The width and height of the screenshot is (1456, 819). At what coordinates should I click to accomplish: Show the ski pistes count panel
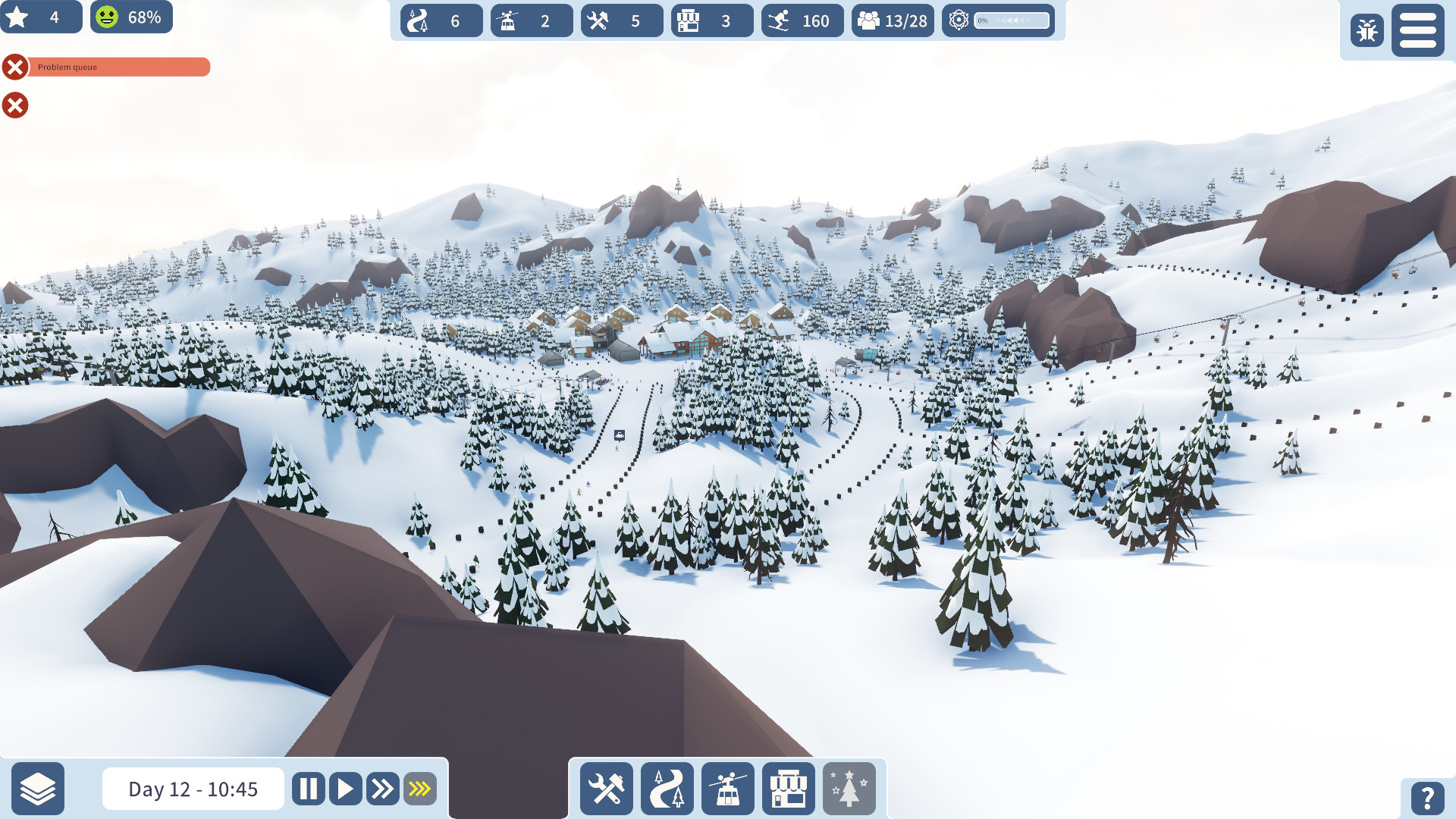pos(441,20)
